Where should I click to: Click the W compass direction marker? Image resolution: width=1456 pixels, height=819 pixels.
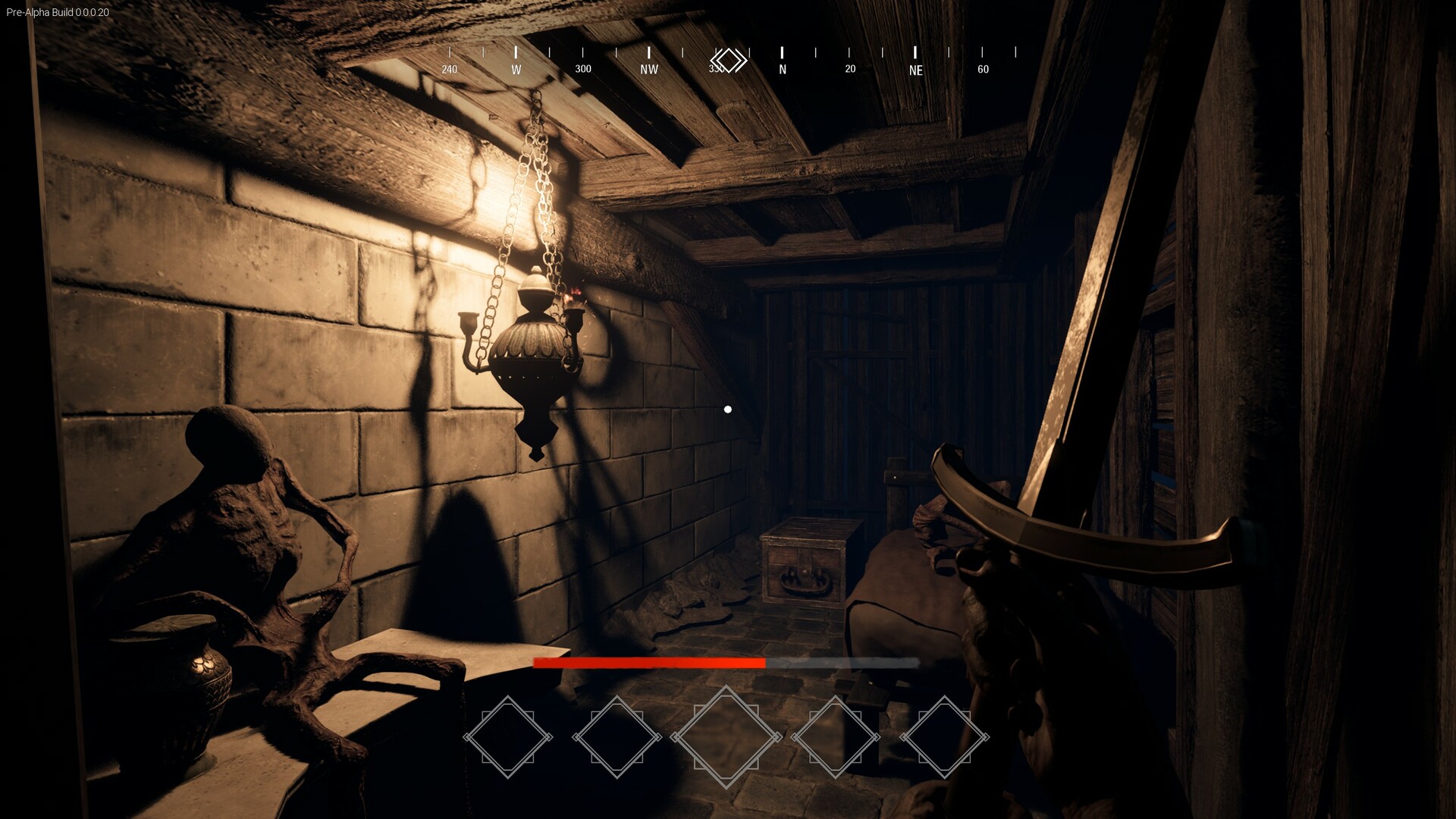click(516, 68)
